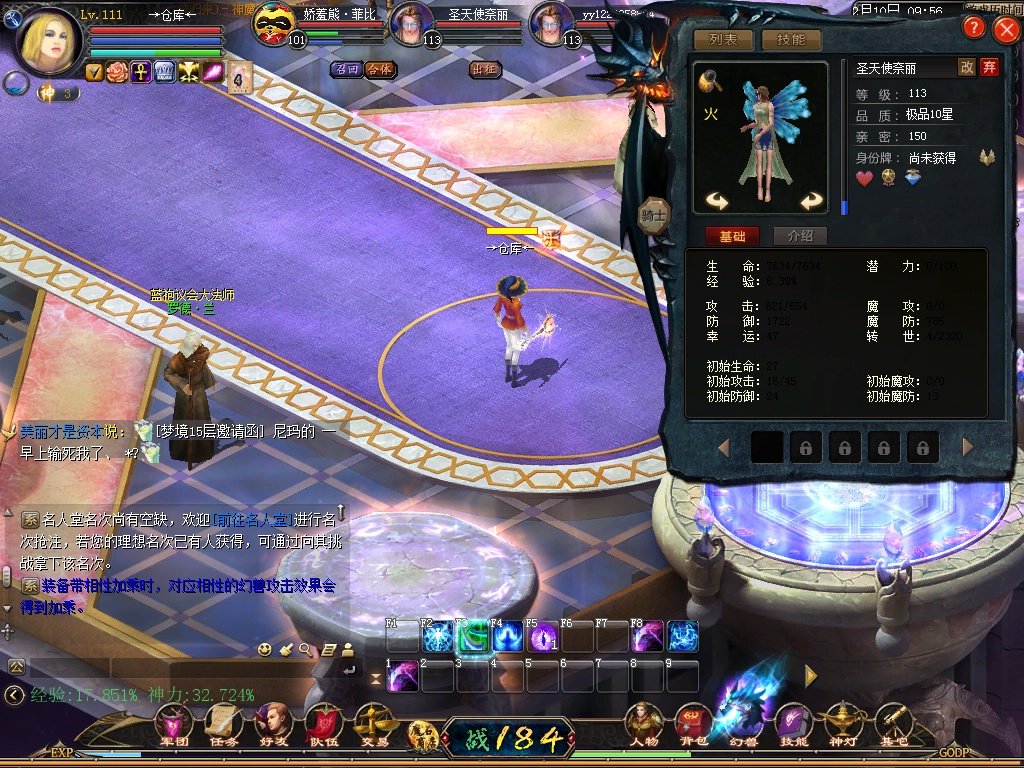The image size is (1024, 768).
Task: Open the 人物 character sheet
Action: coord(643,722)
